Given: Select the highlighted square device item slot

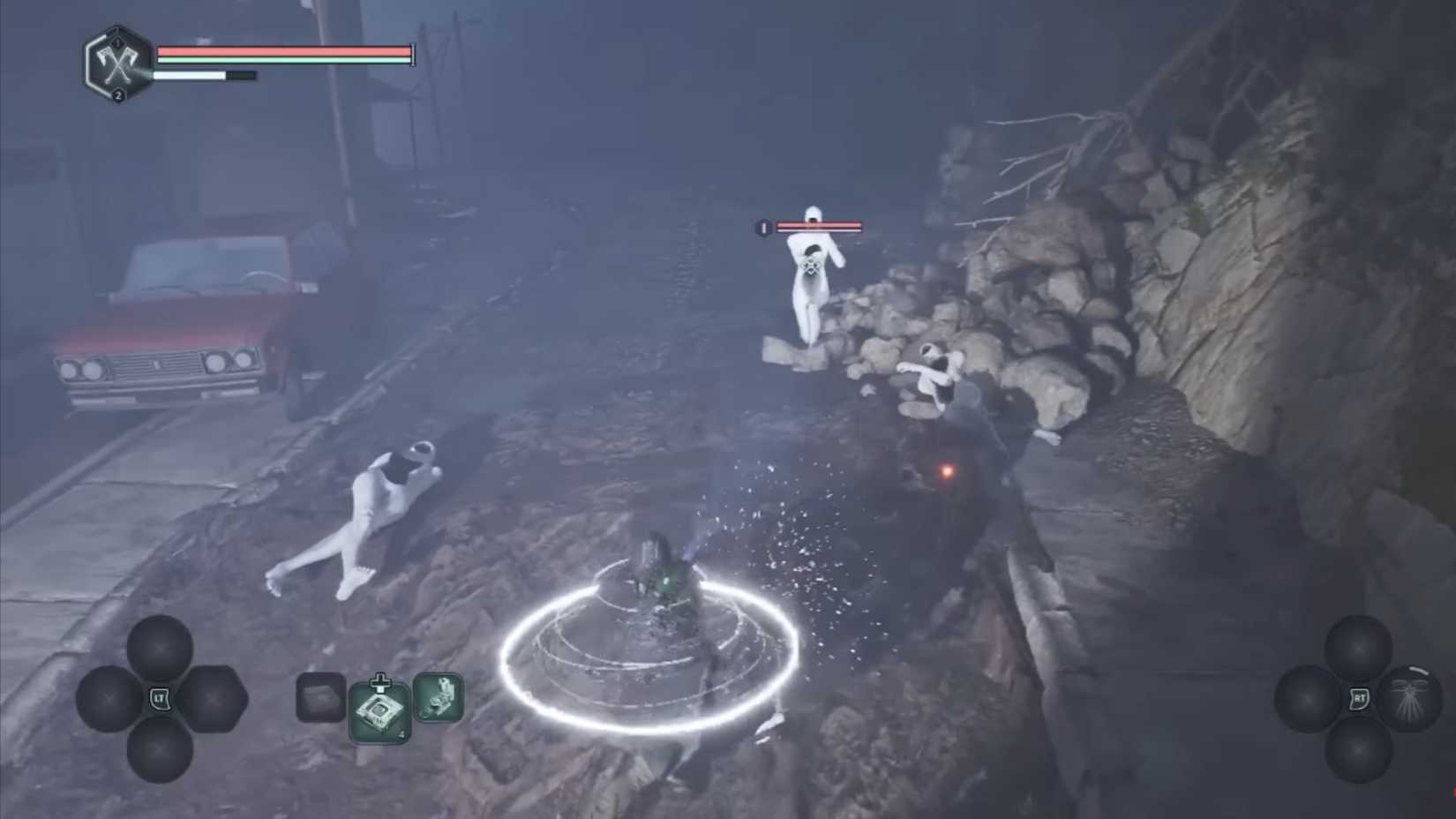Looking at the screenshot, I should 380,711.
